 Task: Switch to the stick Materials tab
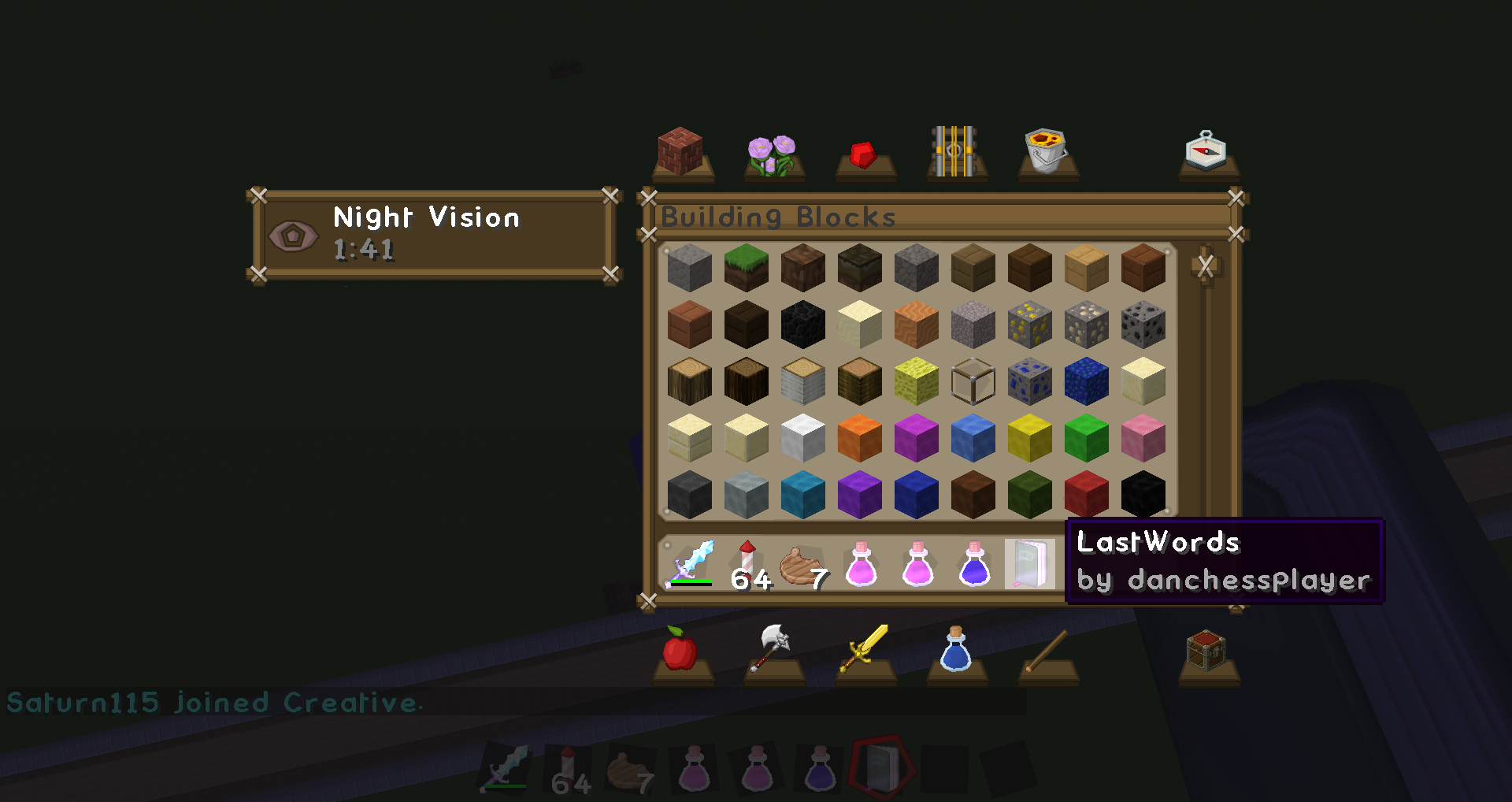pos(1047,651)
